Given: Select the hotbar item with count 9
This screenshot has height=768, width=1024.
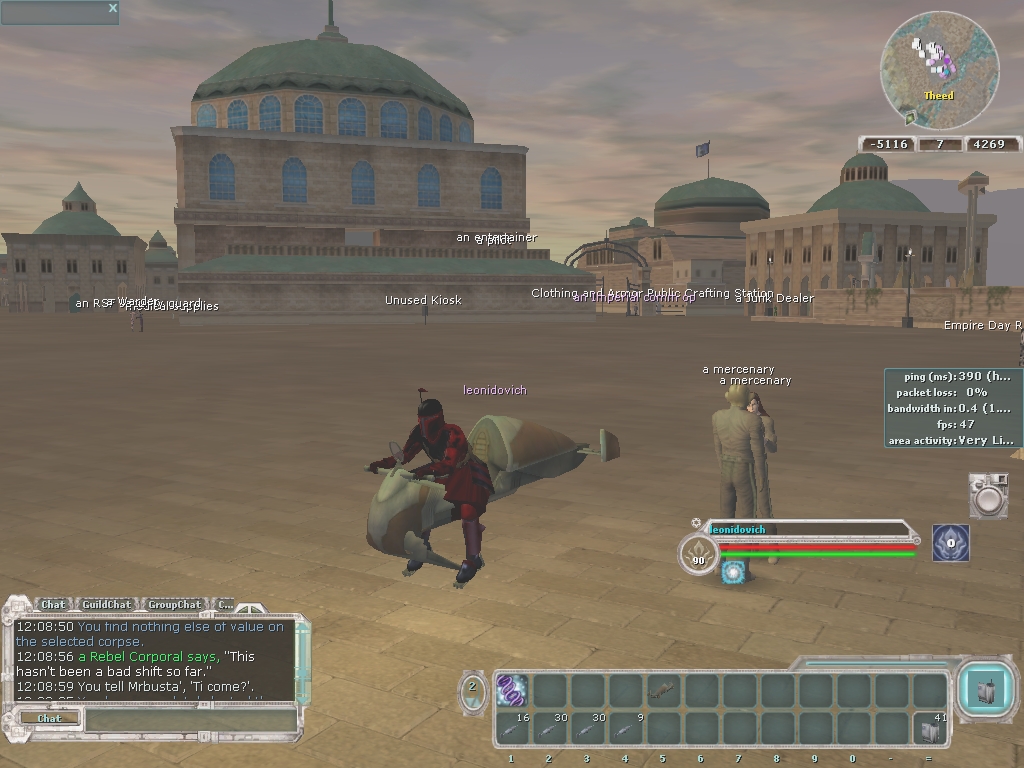Looking at the screenshot, I should pos(626,728).
